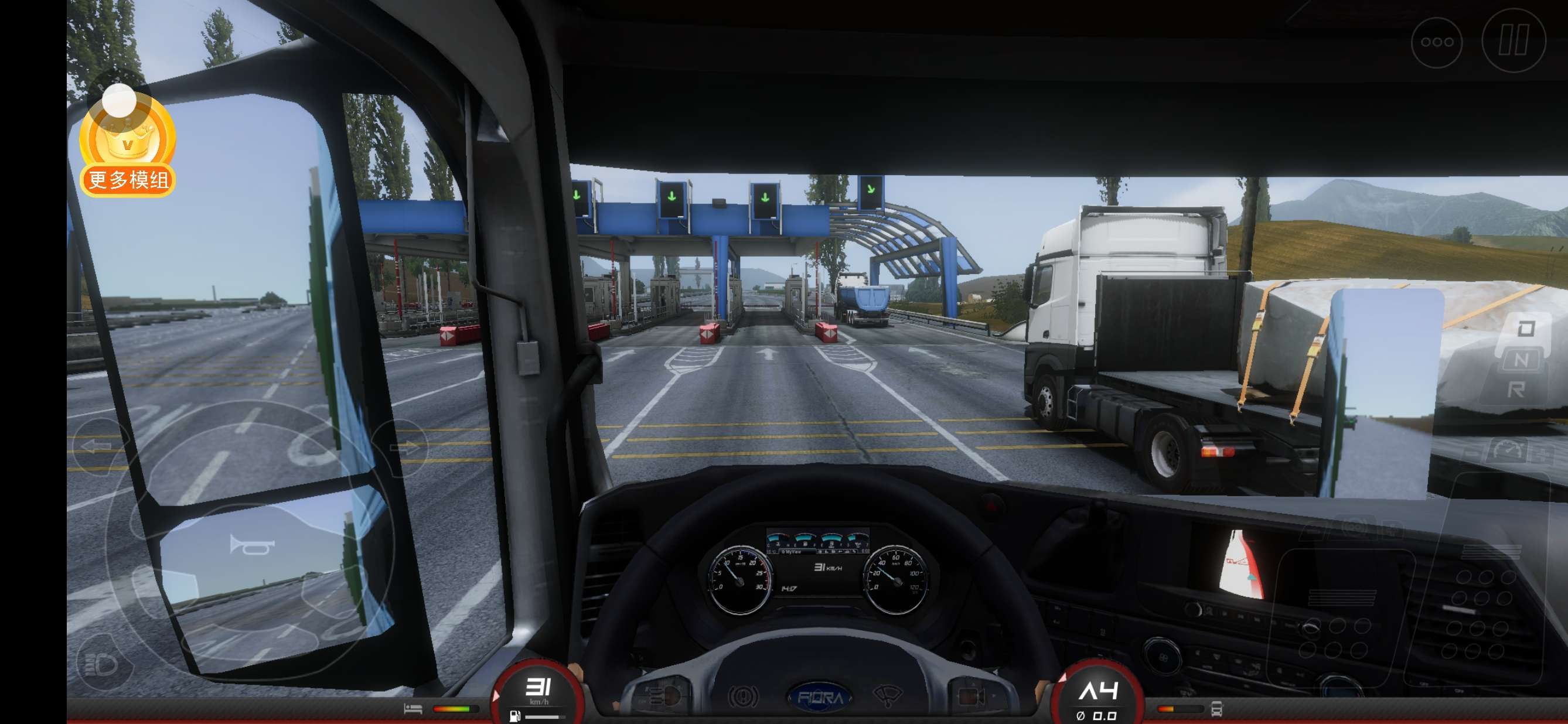Image resolution: width=1568 pixels, height=724 pixels.
Task: Toggle the headlights button
Action: click(x=101, y=664)
